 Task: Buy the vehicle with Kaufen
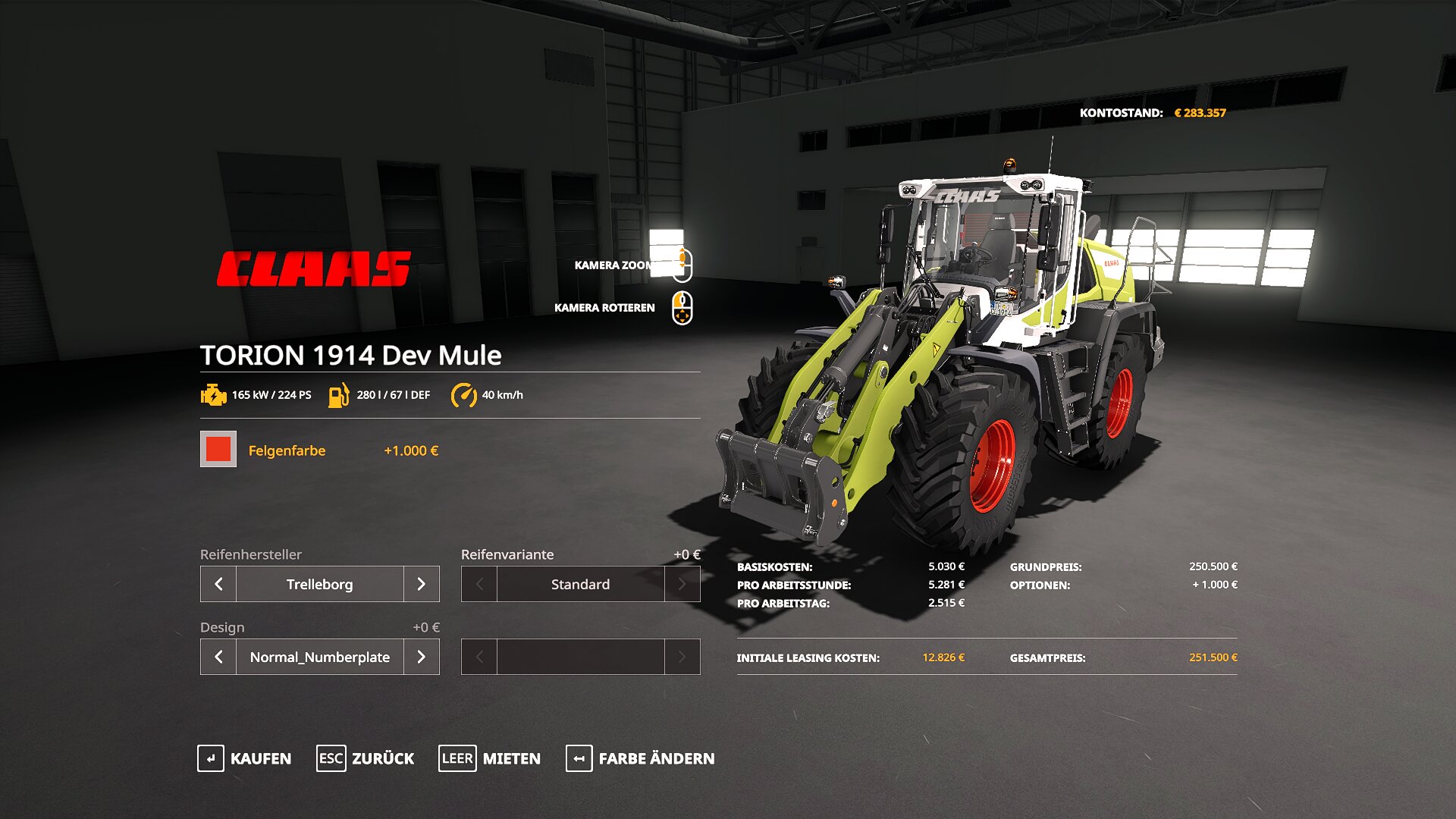[x=244, y=758]
